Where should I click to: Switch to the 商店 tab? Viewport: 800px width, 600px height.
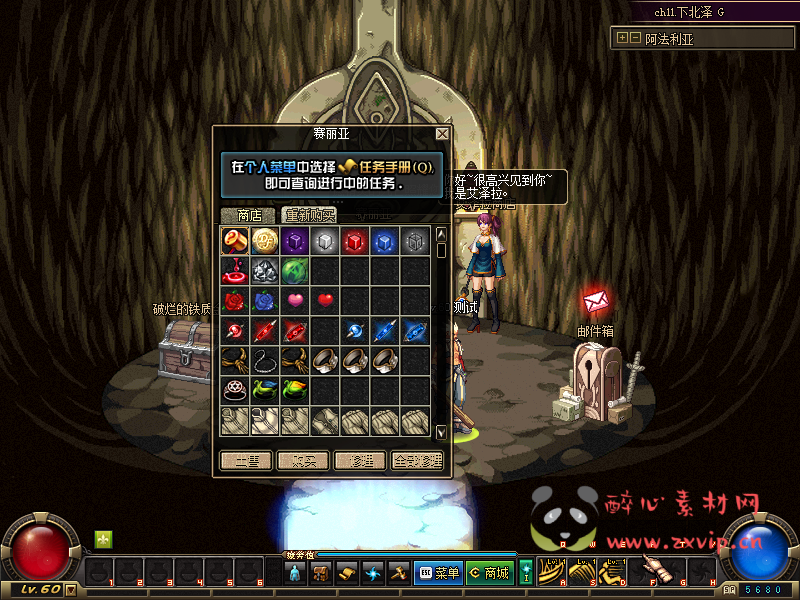(249, 215)
